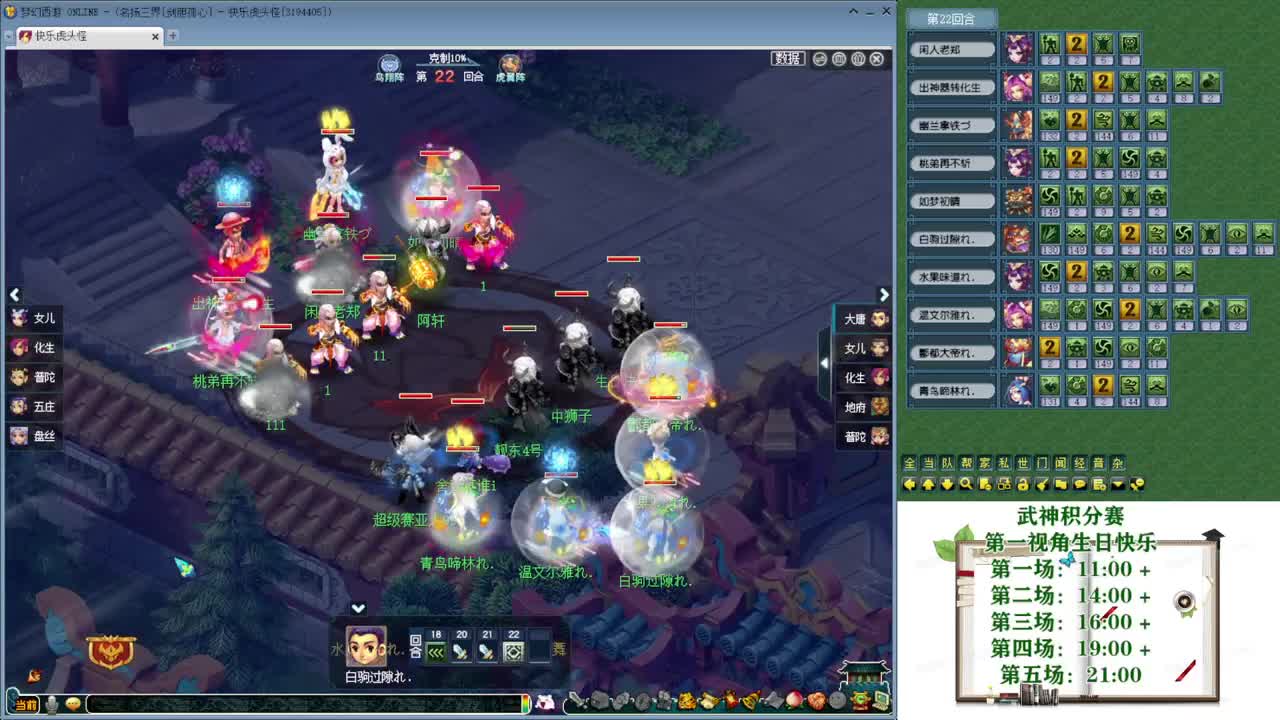Expand right side with the right chevron arrow
The image size is (1280, 720).
[x=884, y=294]
